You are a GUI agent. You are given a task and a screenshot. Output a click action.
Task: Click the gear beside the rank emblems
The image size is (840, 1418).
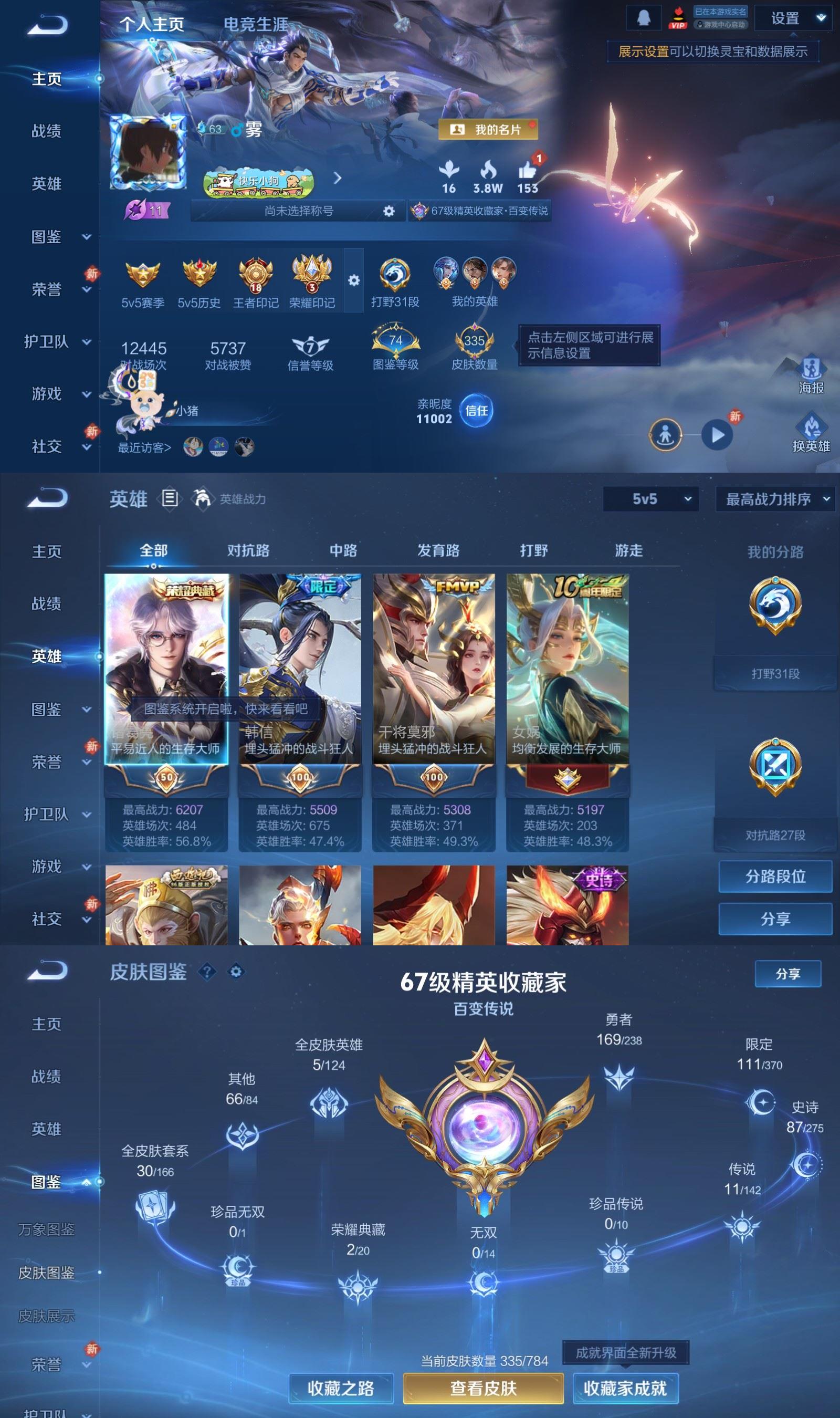354,280
